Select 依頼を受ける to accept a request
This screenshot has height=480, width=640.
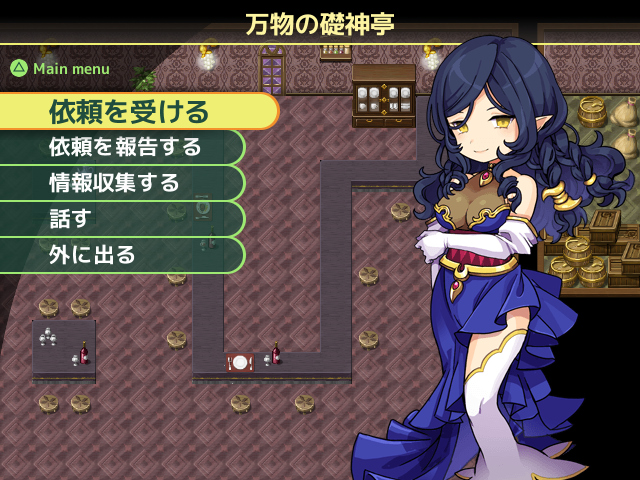[x=130, y=111]
